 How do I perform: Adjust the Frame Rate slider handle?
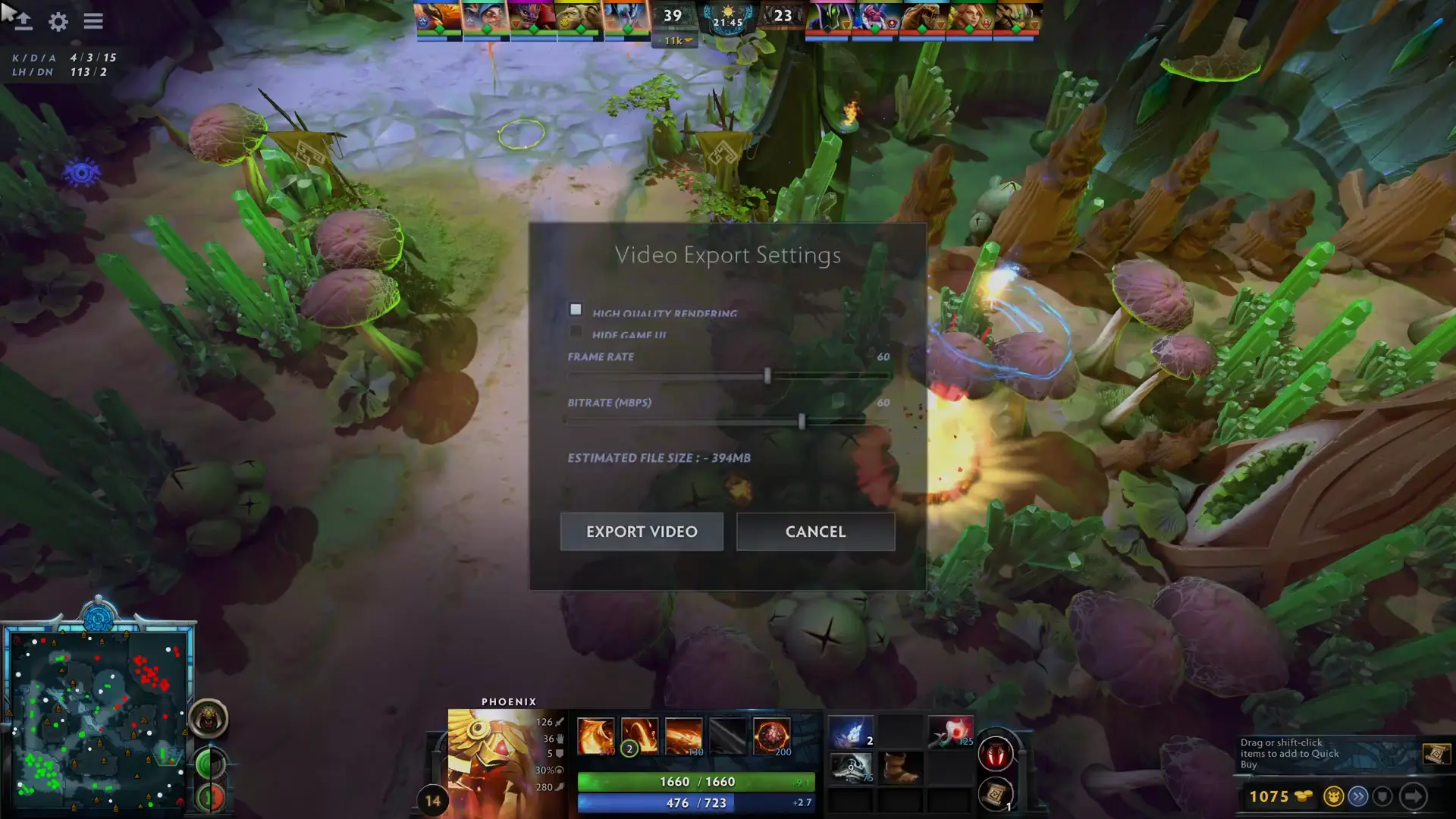[x=768, y=377]
